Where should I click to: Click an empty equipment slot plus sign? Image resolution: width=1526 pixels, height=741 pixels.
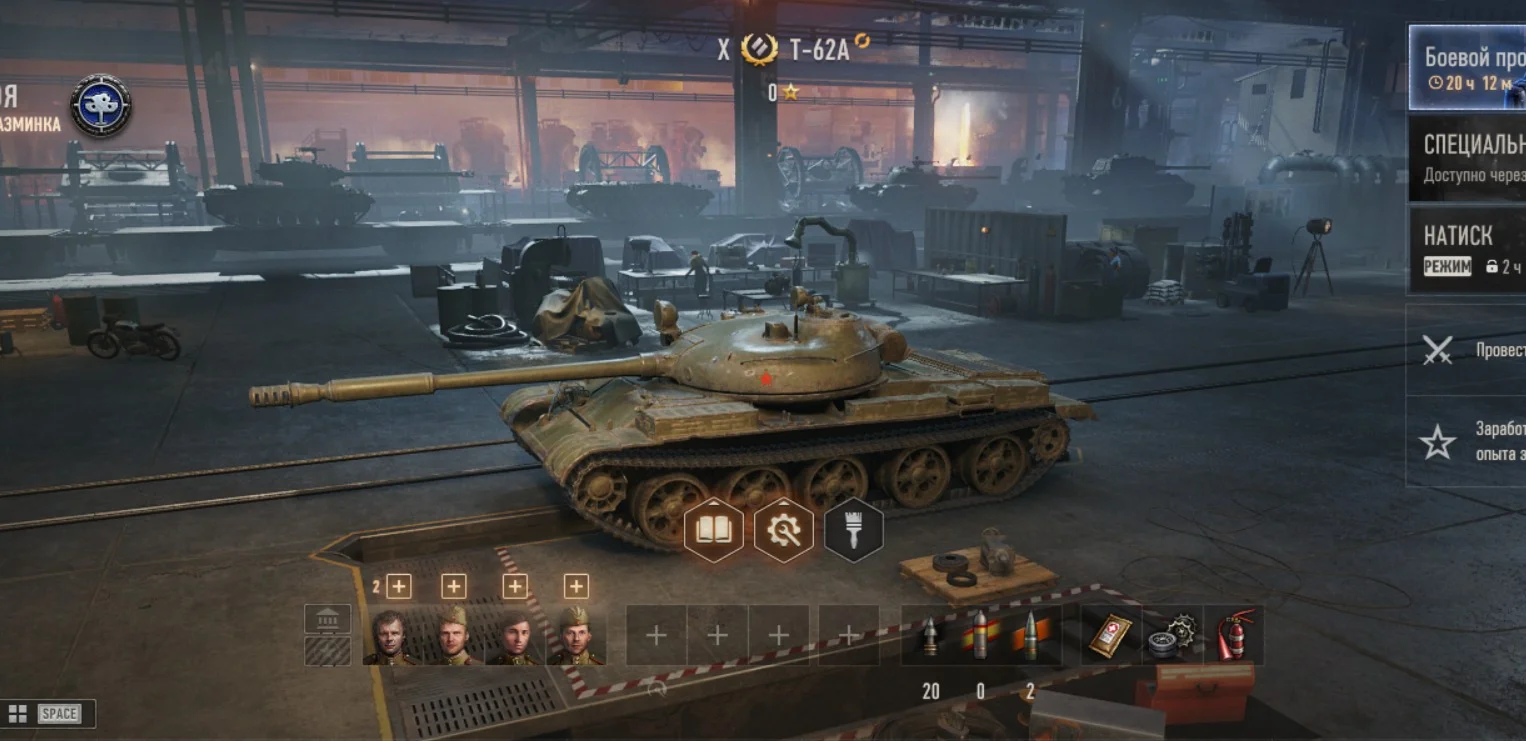pyautogui.click(x=655, y=635)
